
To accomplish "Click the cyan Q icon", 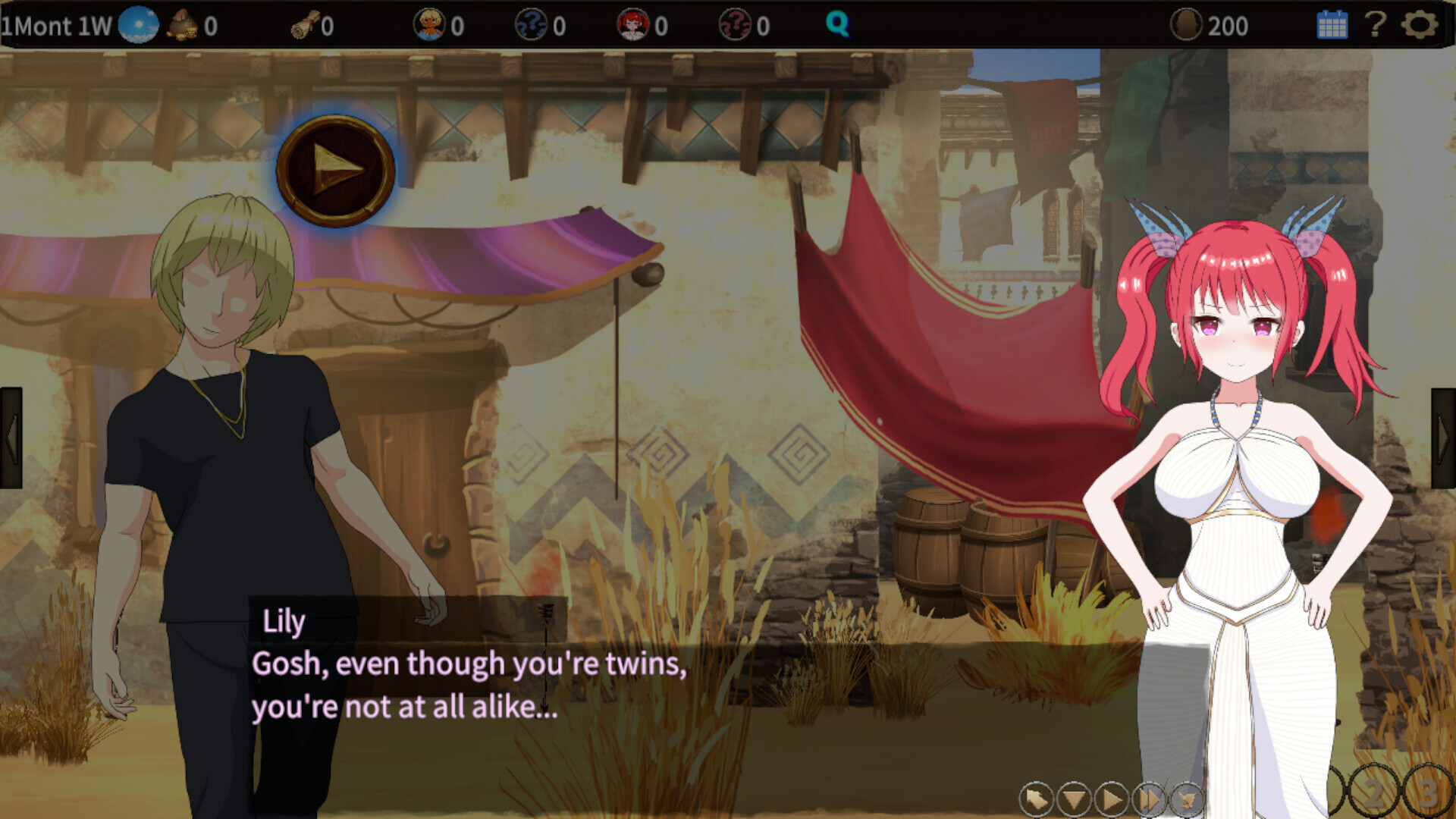I will (837, 25).
